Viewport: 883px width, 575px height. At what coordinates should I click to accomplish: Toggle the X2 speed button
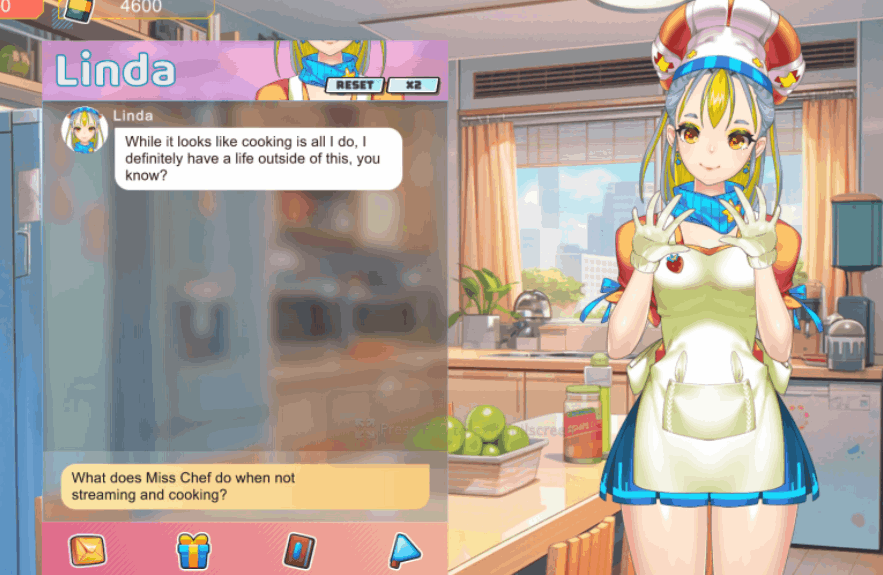point(413,85)
